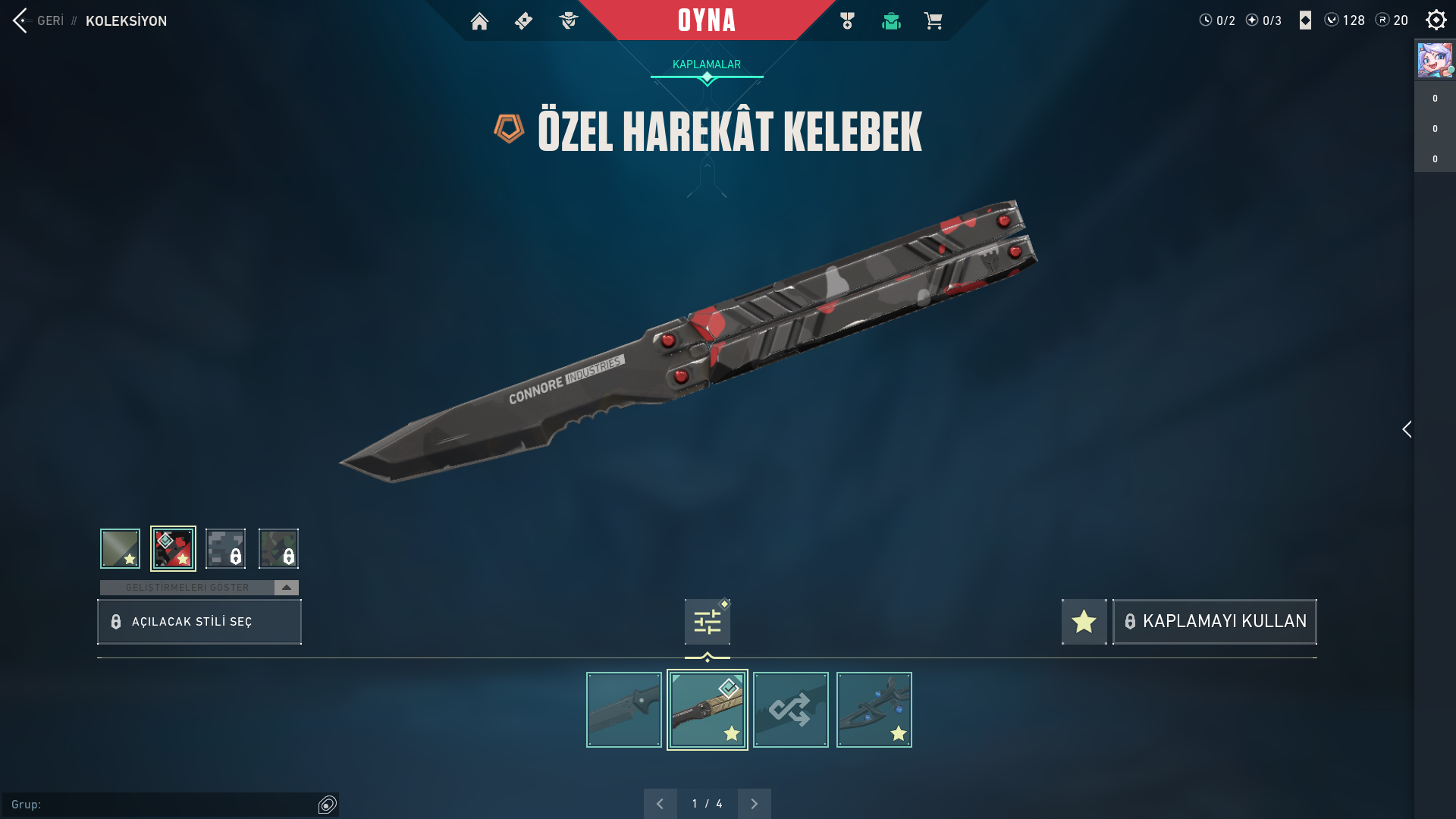This screenshot has height=819, width=1456.
Task: Open the shopping cart store
Action: pyautogui.click(x=933, y=20)
